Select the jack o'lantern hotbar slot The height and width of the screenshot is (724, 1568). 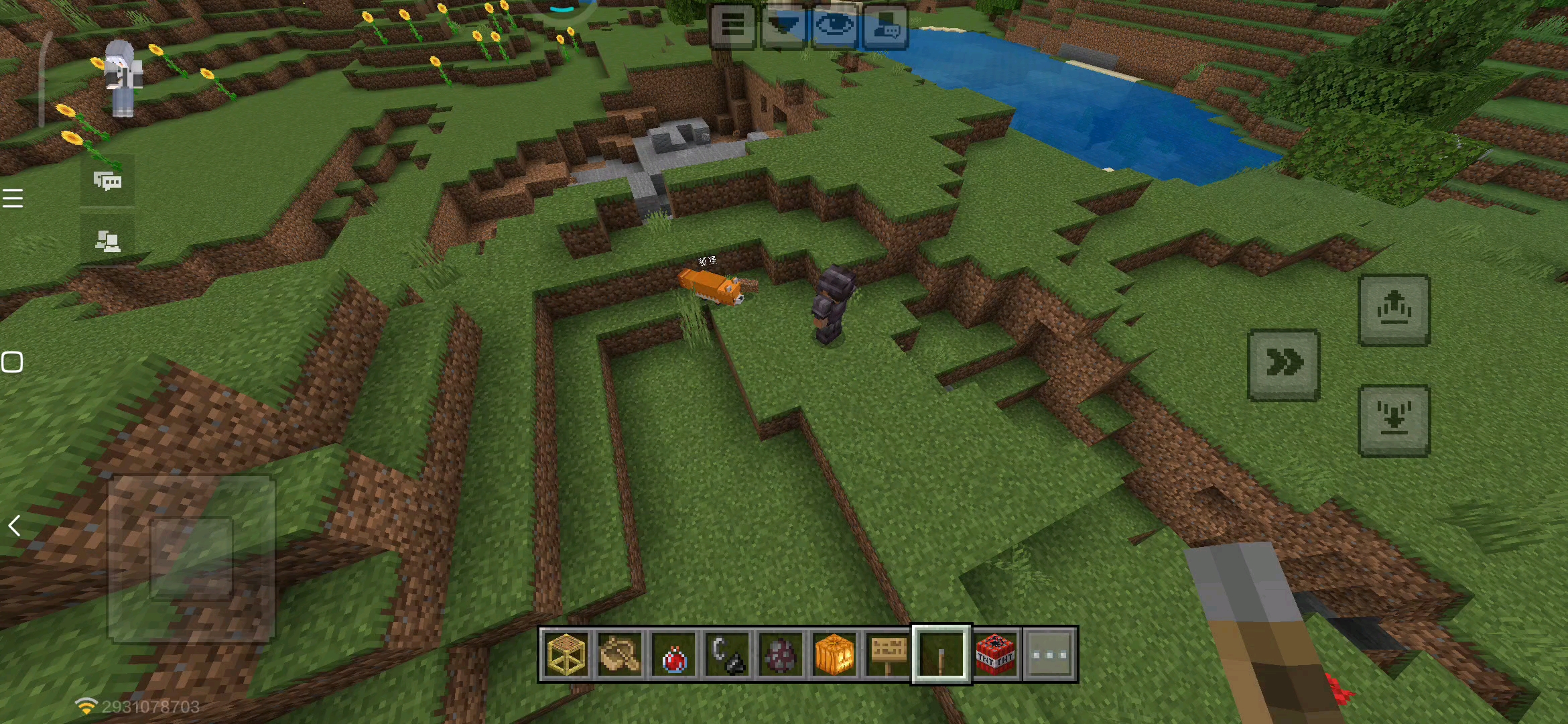[834, 654]
